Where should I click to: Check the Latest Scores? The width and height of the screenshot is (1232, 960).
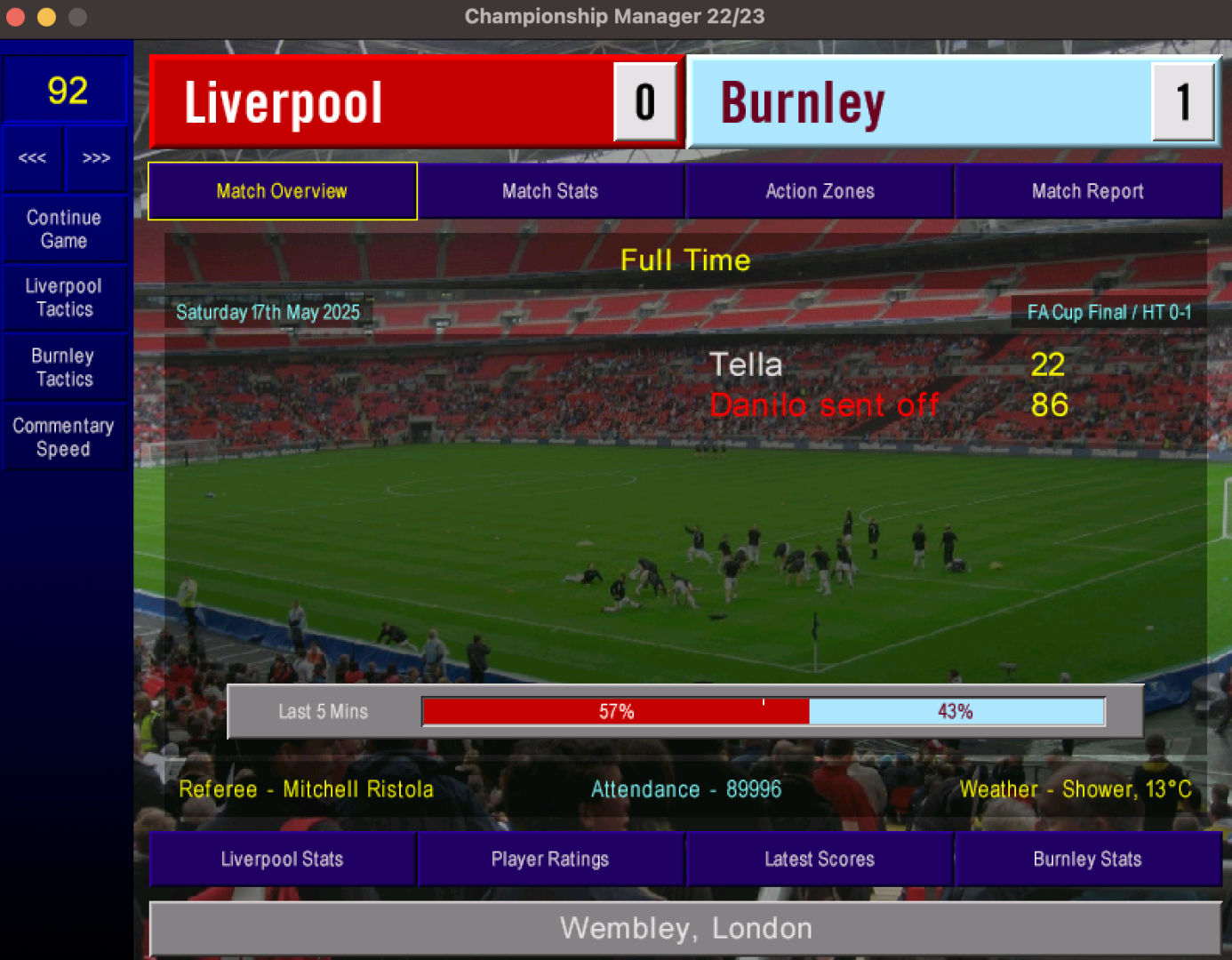click(x=820, y=860)
